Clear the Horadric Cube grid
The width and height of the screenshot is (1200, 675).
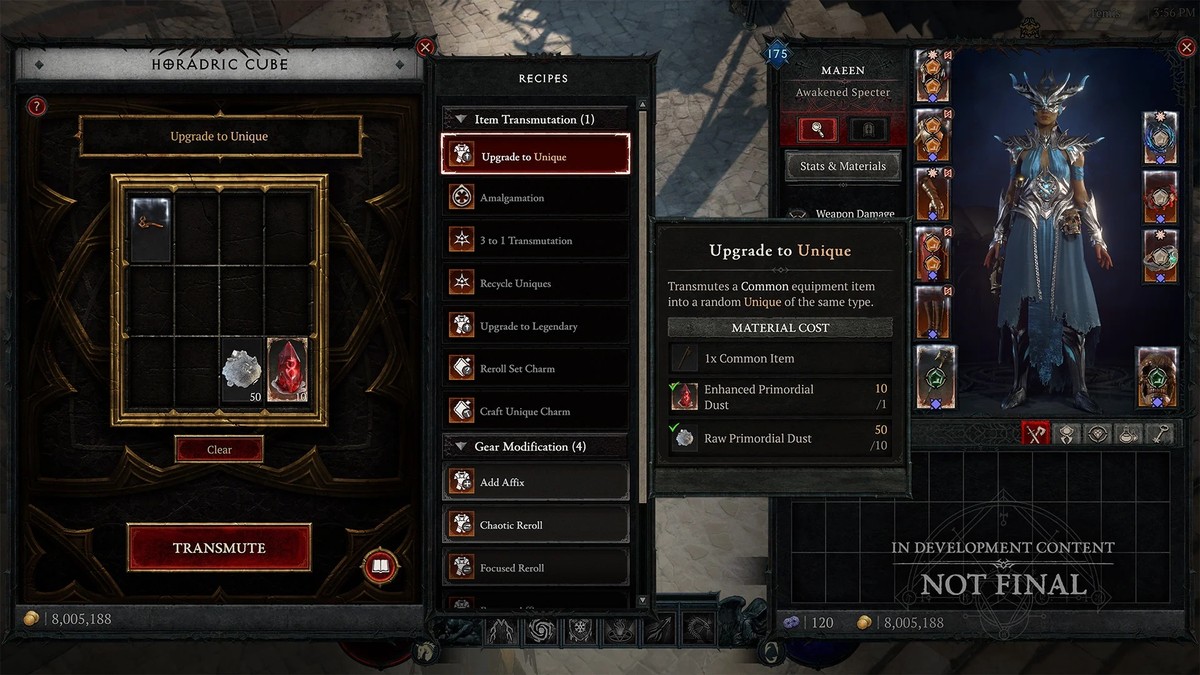pos(219,449)
